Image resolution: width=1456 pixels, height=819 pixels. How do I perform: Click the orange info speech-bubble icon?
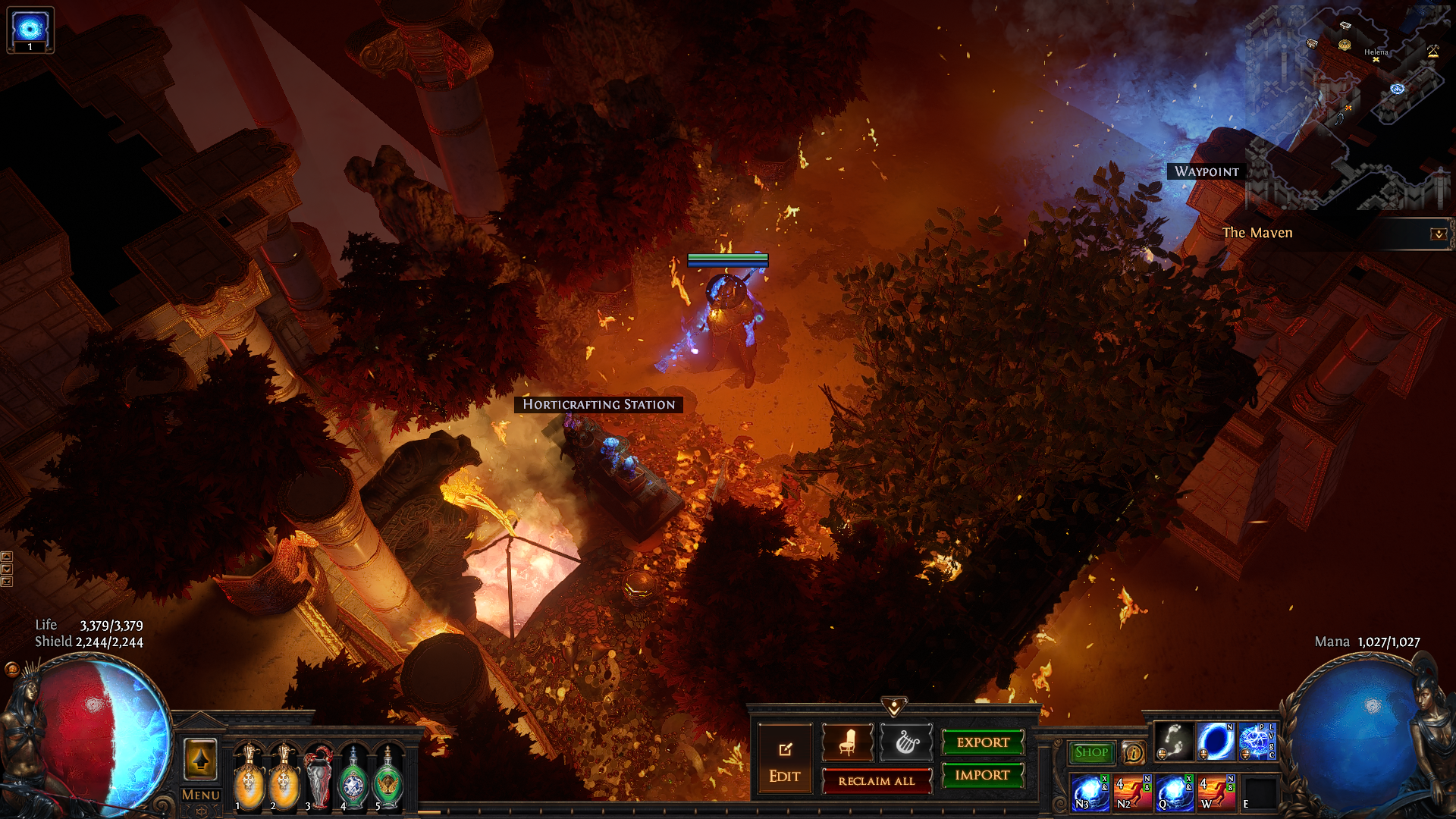point(1133,752)
